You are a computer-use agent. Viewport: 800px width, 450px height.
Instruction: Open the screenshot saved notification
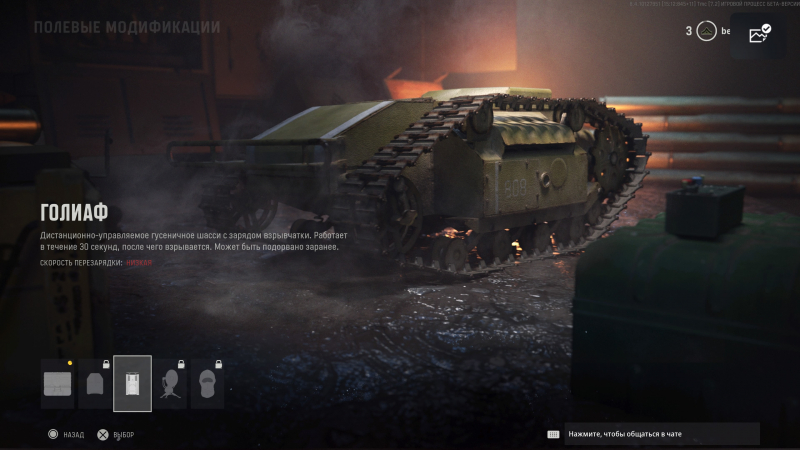759,33
